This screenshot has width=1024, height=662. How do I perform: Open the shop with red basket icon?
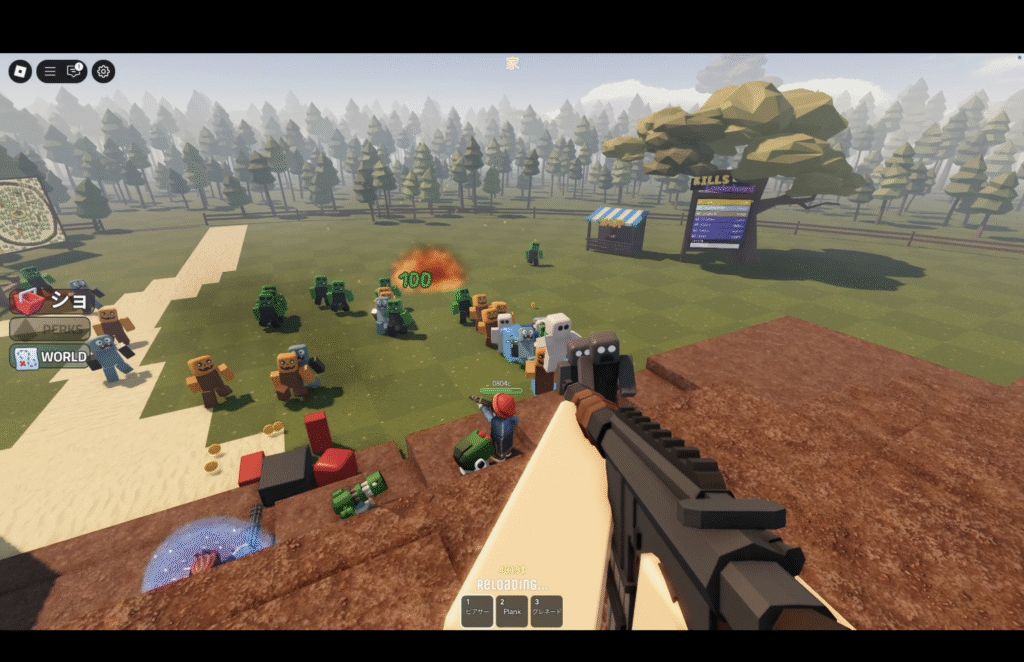[53, 300]
